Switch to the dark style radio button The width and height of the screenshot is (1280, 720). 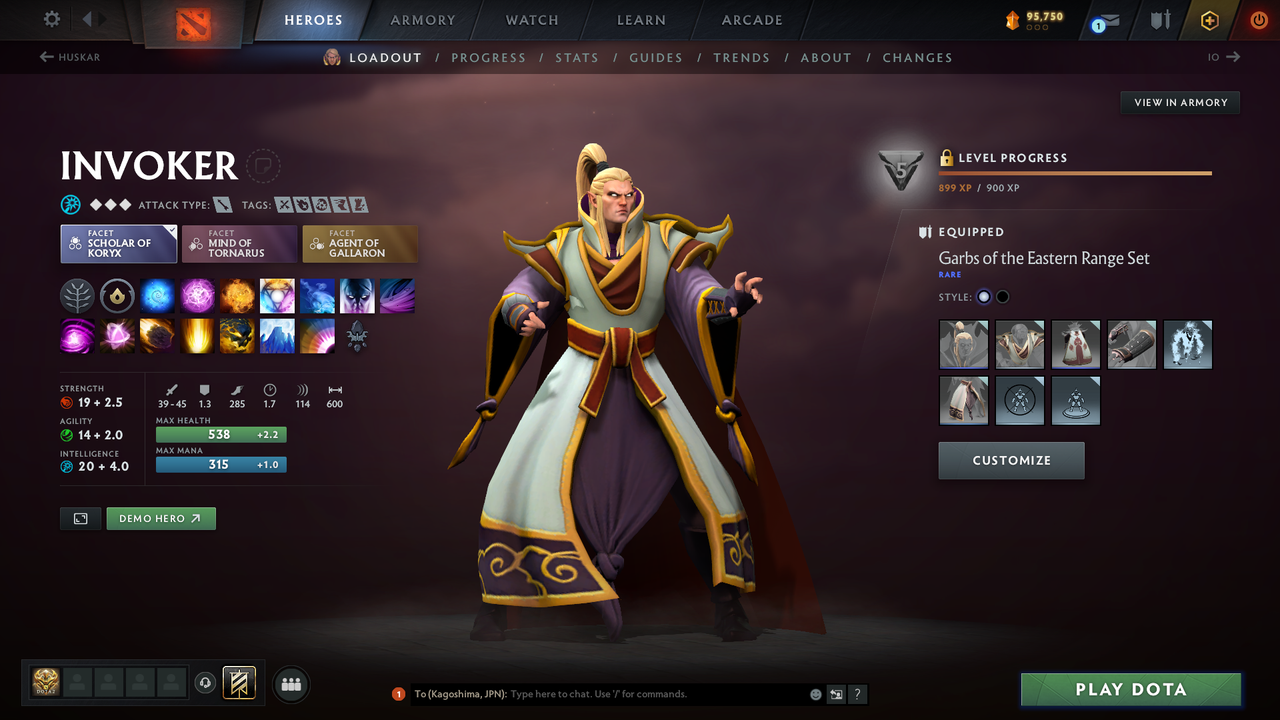coord(1001,296)
